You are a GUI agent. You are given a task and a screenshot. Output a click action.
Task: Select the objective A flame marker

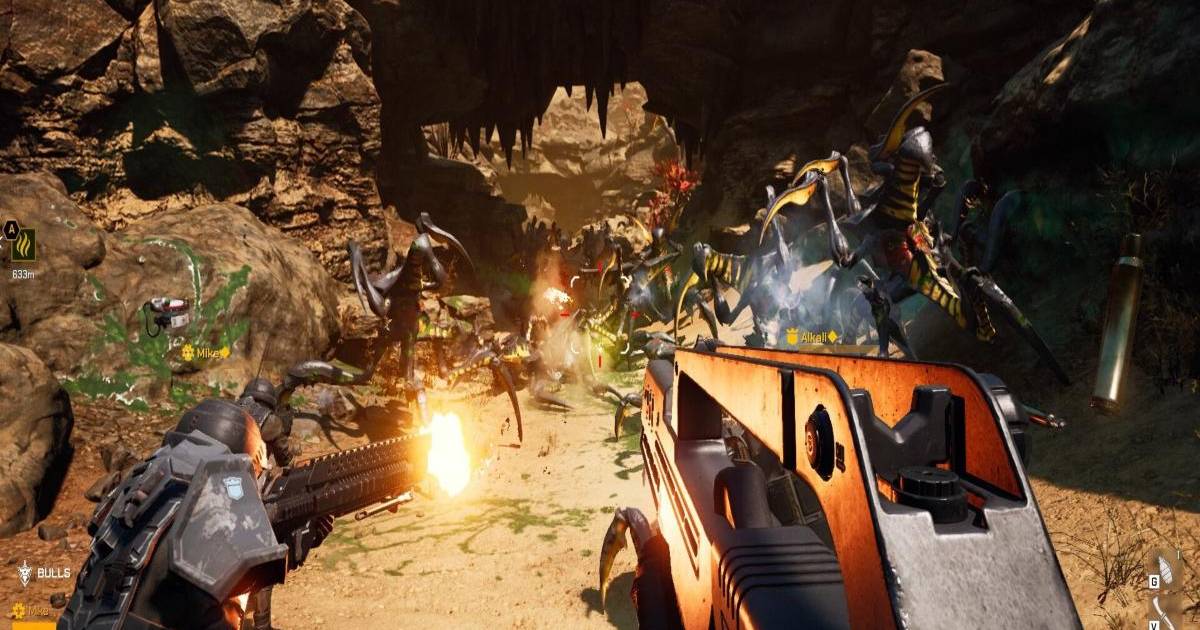(22, 244)
